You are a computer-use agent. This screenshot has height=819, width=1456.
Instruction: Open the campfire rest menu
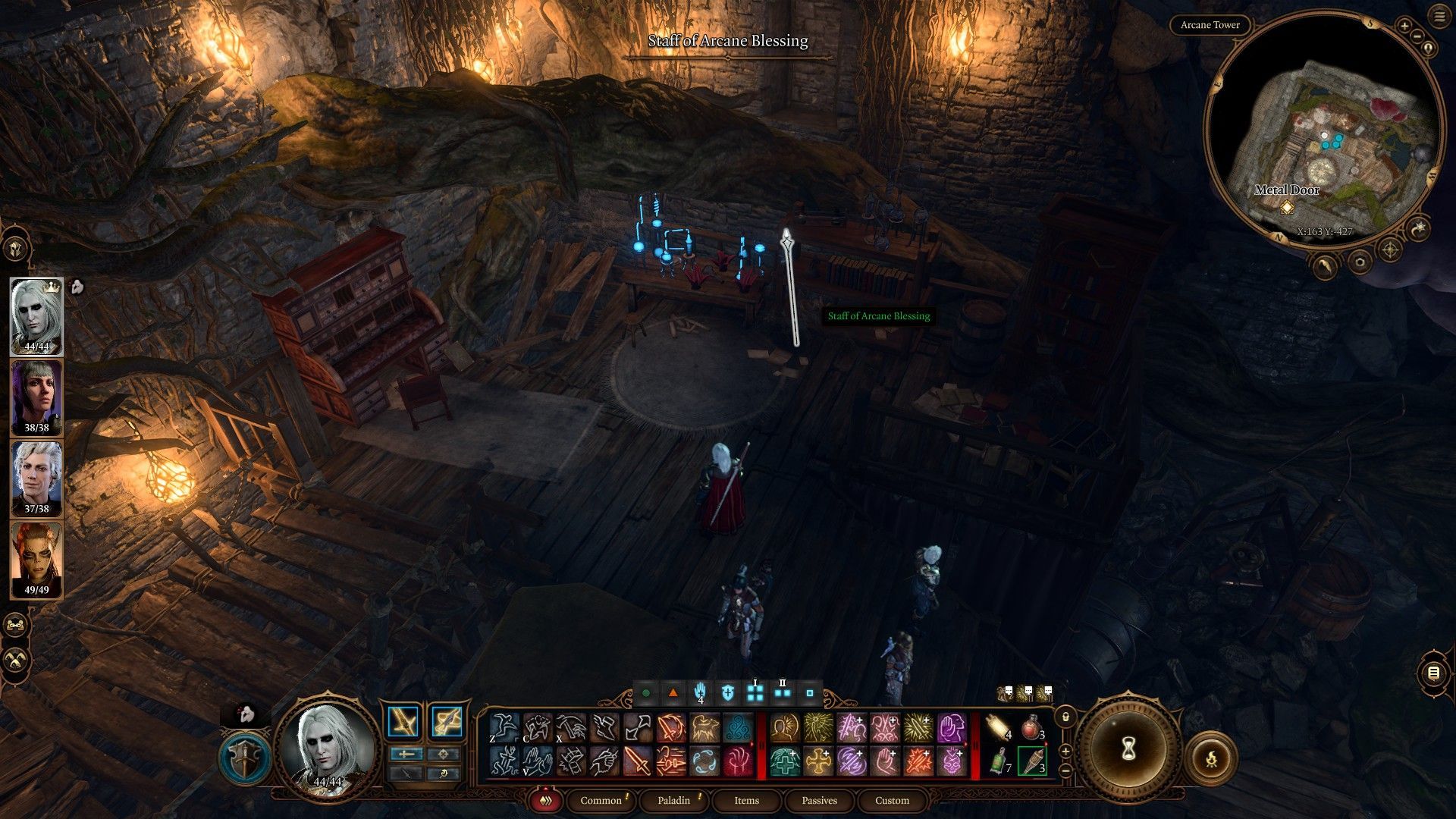[1211, 758]
